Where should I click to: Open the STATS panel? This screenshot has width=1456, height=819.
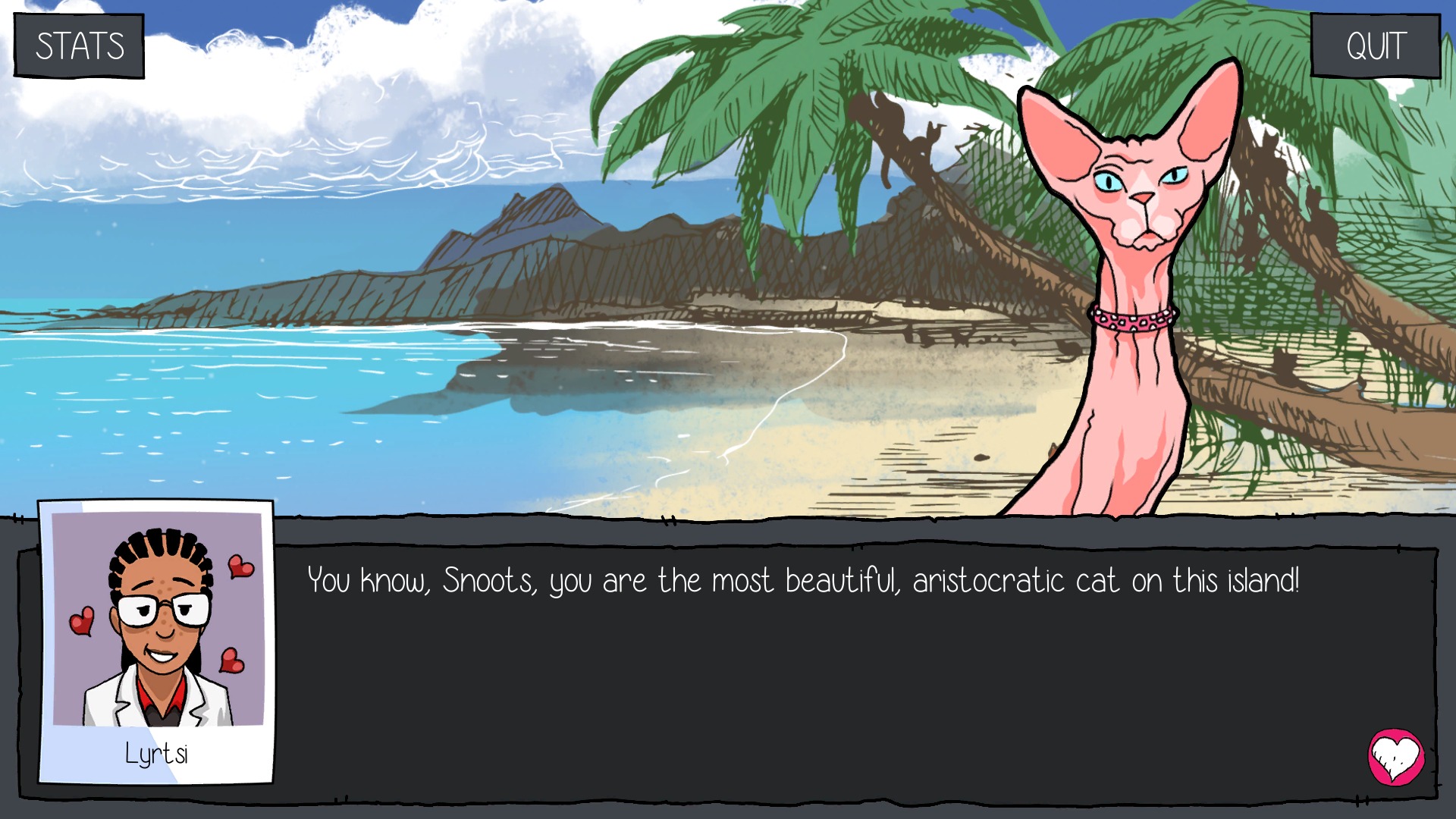coord(80,46)
